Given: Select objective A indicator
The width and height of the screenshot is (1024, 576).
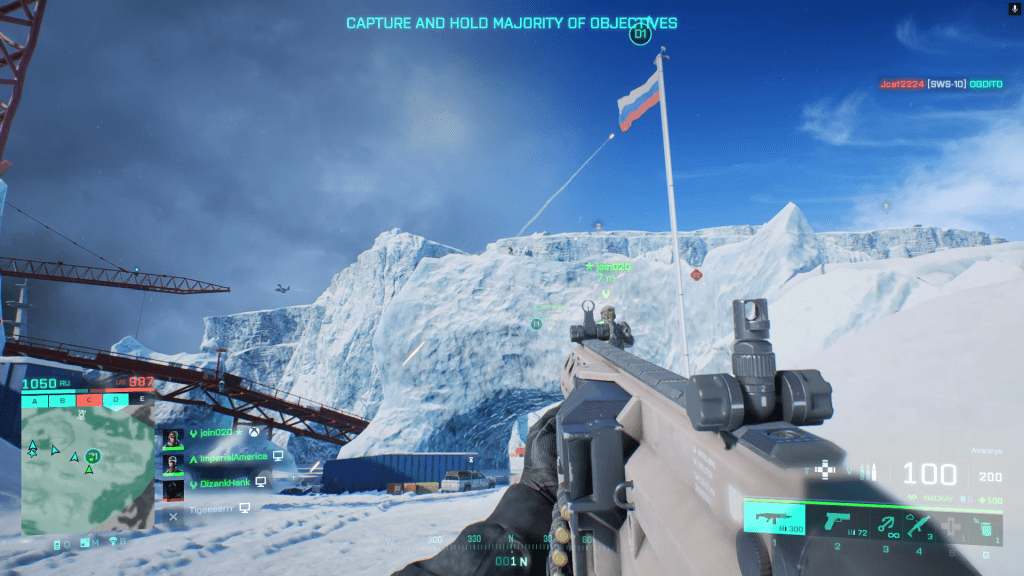Looking at the screenshot, I should pyautogui.click(x=36, y=401).
